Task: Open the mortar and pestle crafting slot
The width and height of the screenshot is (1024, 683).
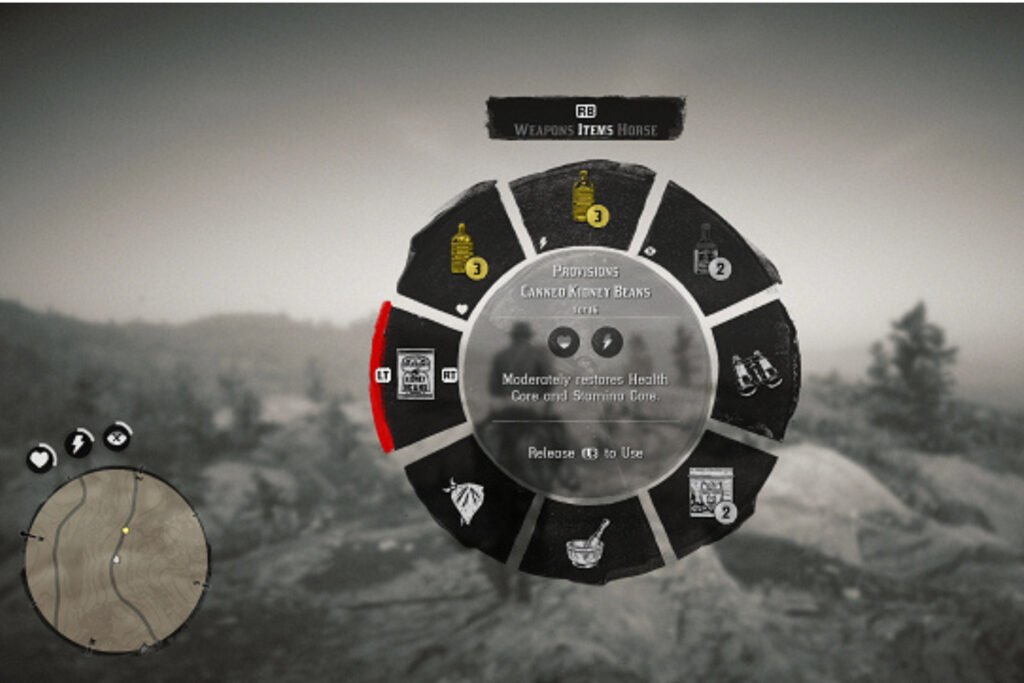Action: (x=587, y=544)
